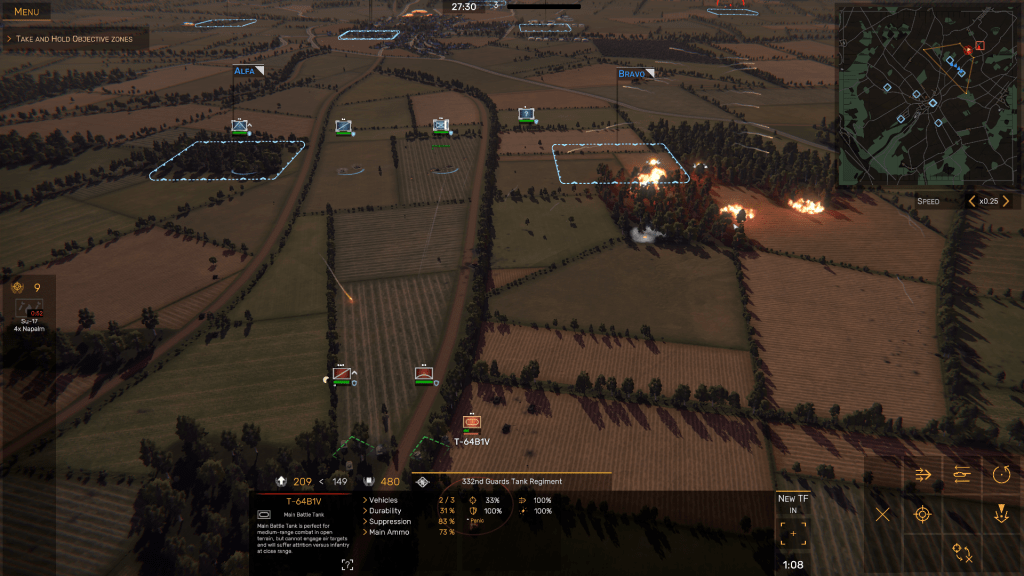1024x576 pixels.
Task: Create a new task force with the plus button
Action: [794, 534]
